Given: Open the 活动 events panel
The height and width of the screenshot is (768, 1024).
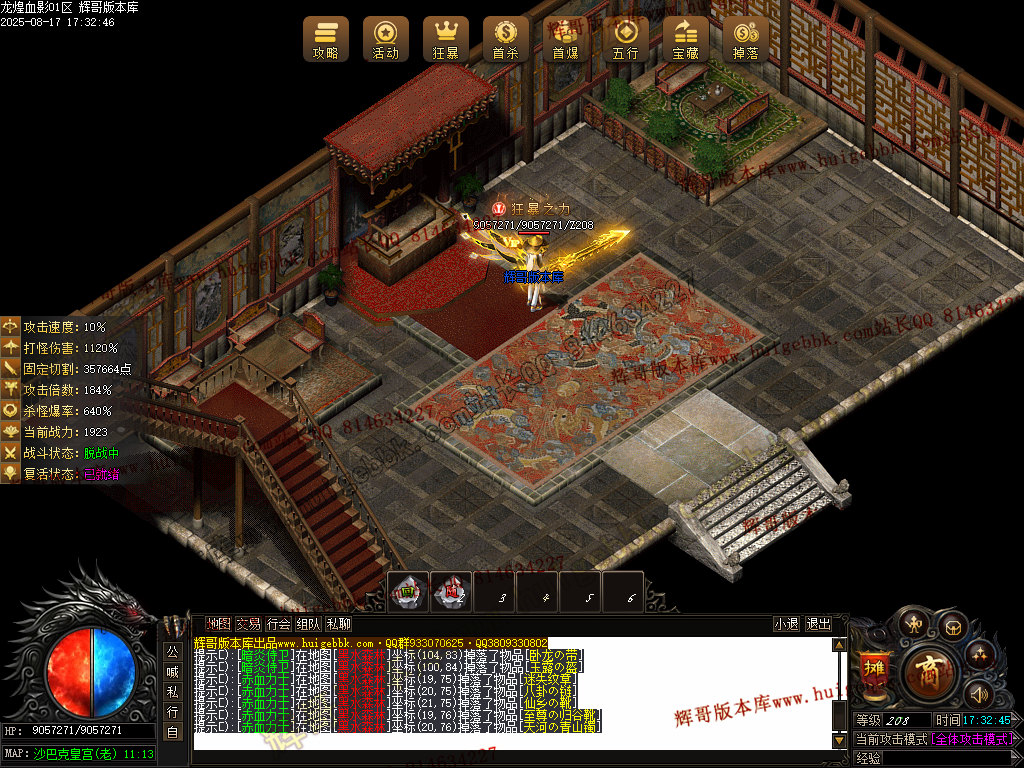Looking at the screenshot, I should tap(386, 39).
